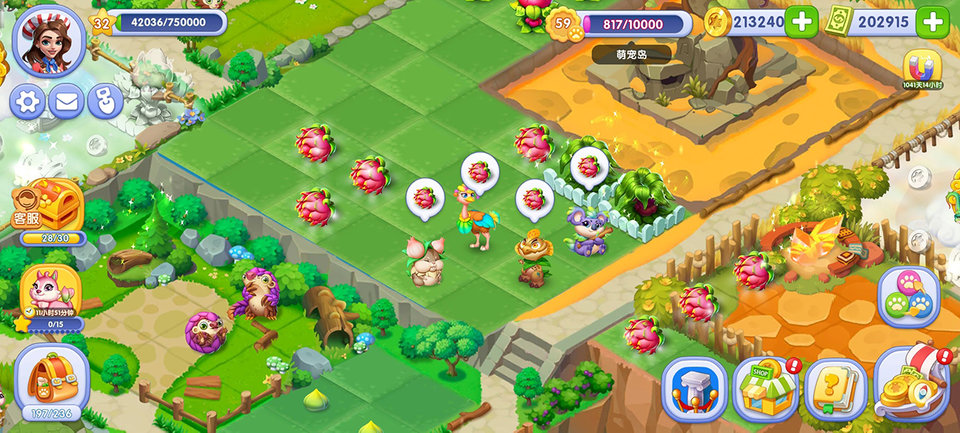Open the magnet booster icon
Screen dimensions: 960x433
tap(924, 70)
